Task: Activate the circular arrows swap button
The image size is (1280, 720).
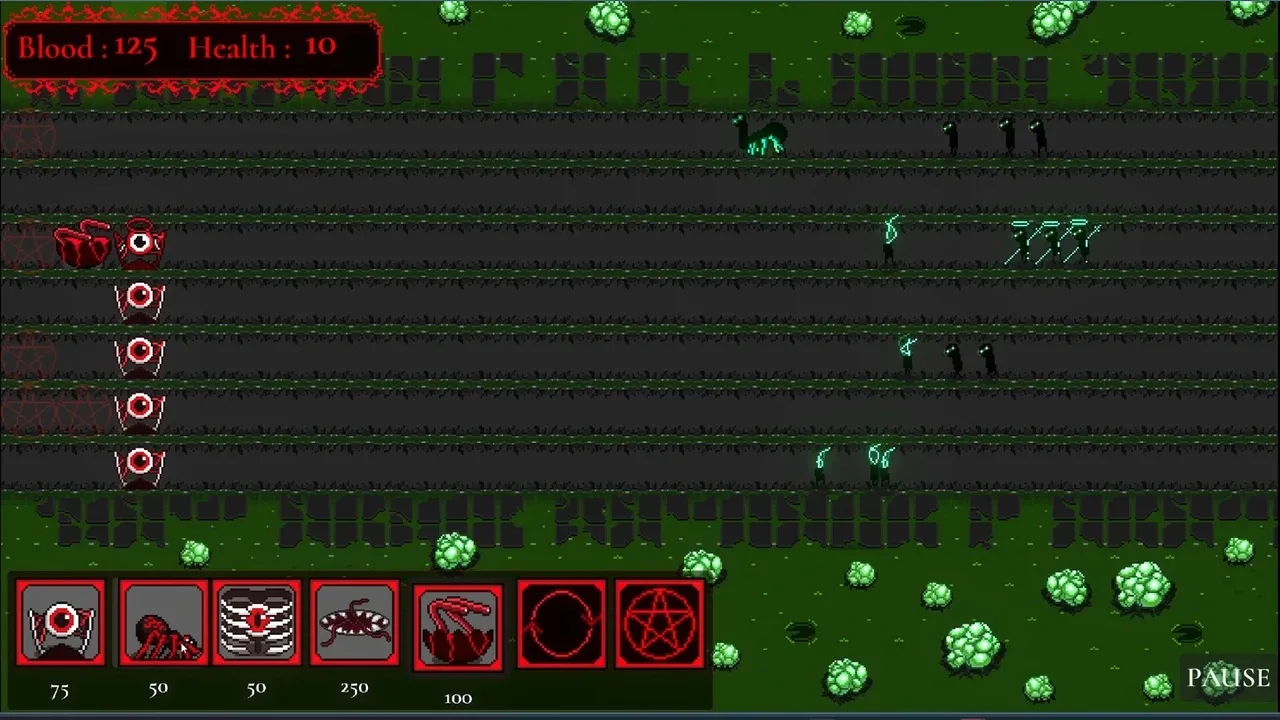Action: [x=561, y=624]
